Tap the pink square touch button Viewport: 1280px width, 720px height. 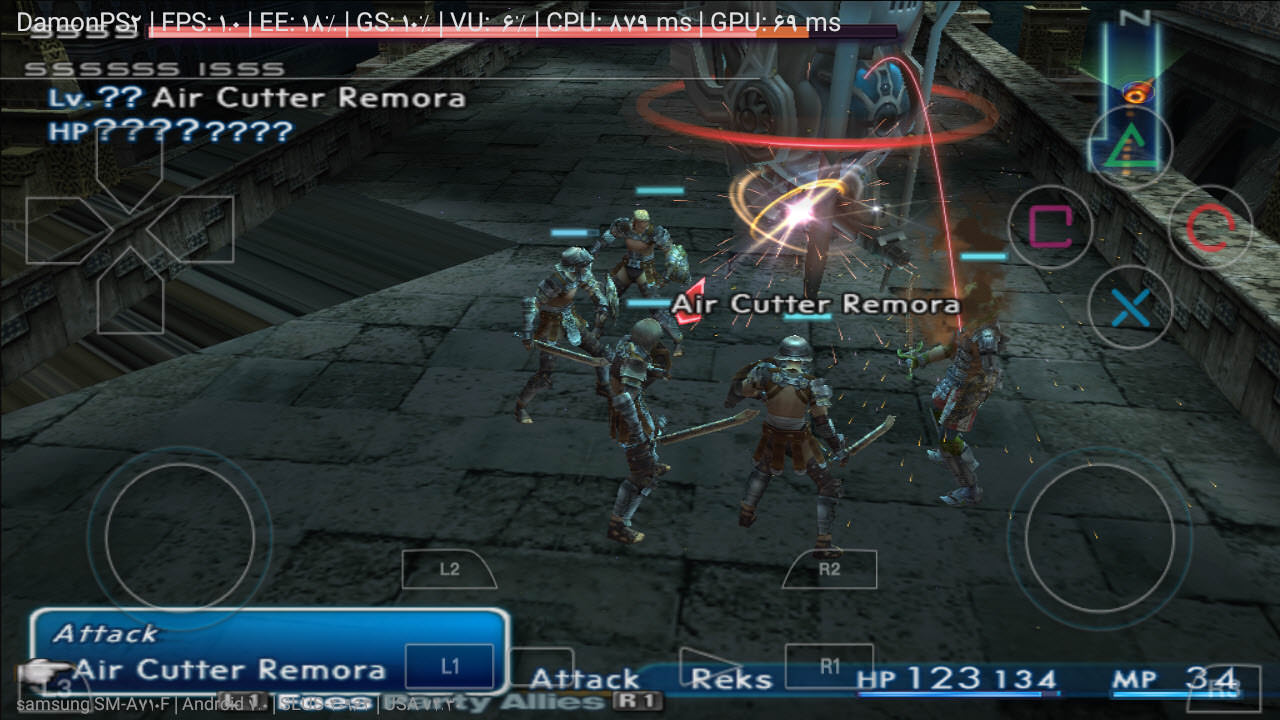pyautogui.click(x=1049, y=228)
